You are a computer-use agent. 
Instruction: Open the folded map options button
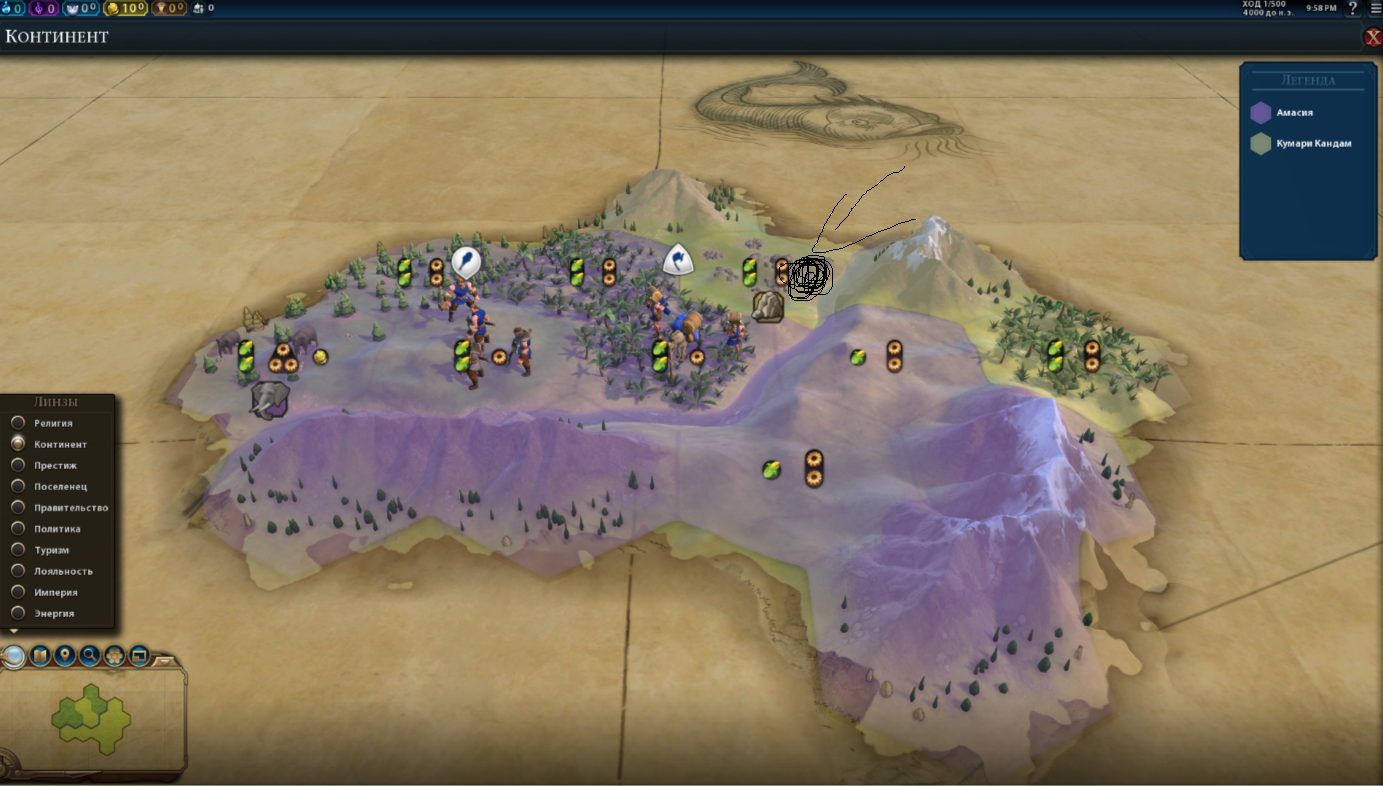(x=40, y=656)
